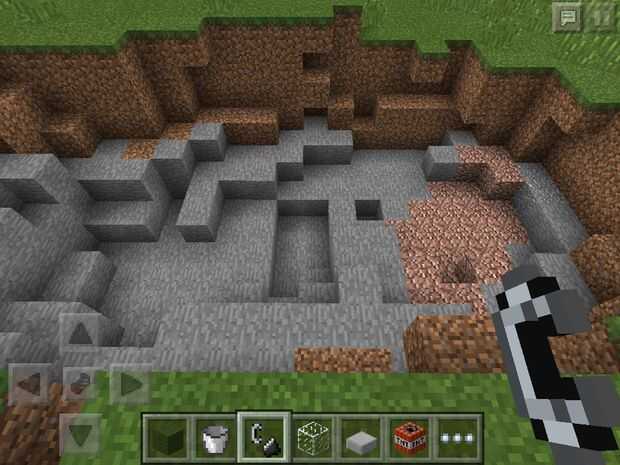
Task: Tap the D-pad left arrow to strafe left
Action: (x=30, y=383)
